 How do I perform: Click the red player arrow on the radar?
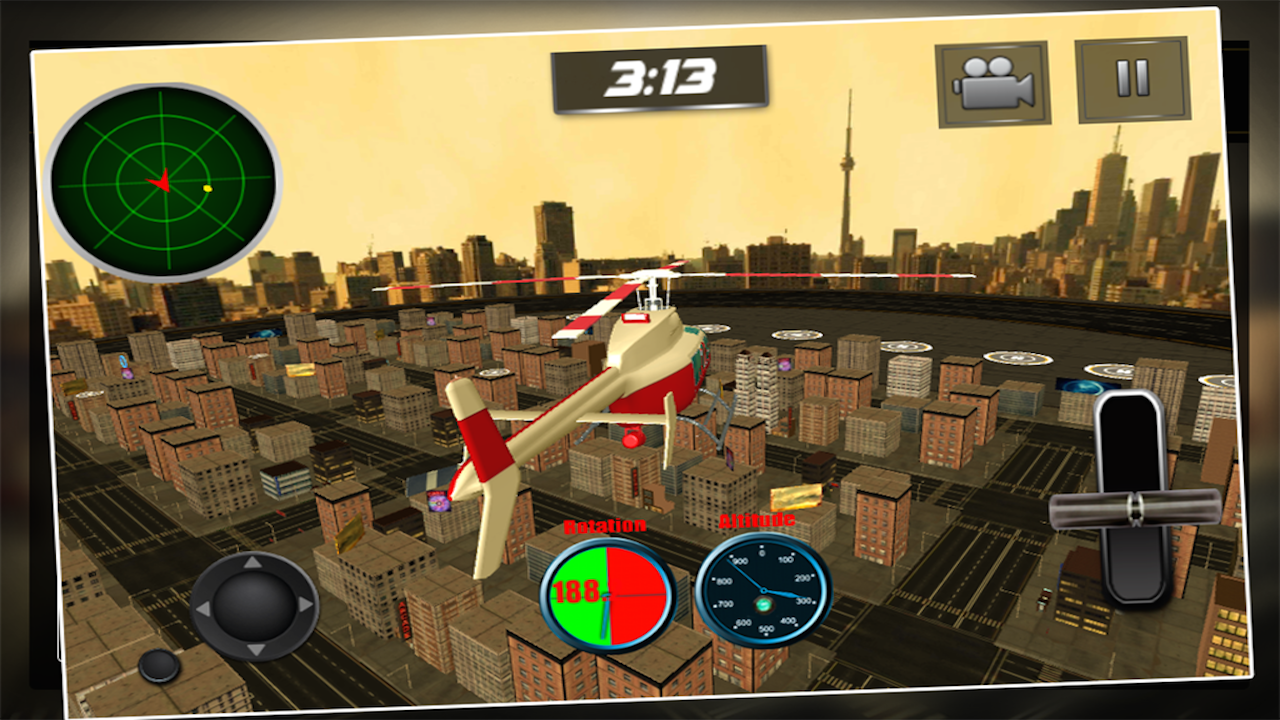tap(160, 180)
